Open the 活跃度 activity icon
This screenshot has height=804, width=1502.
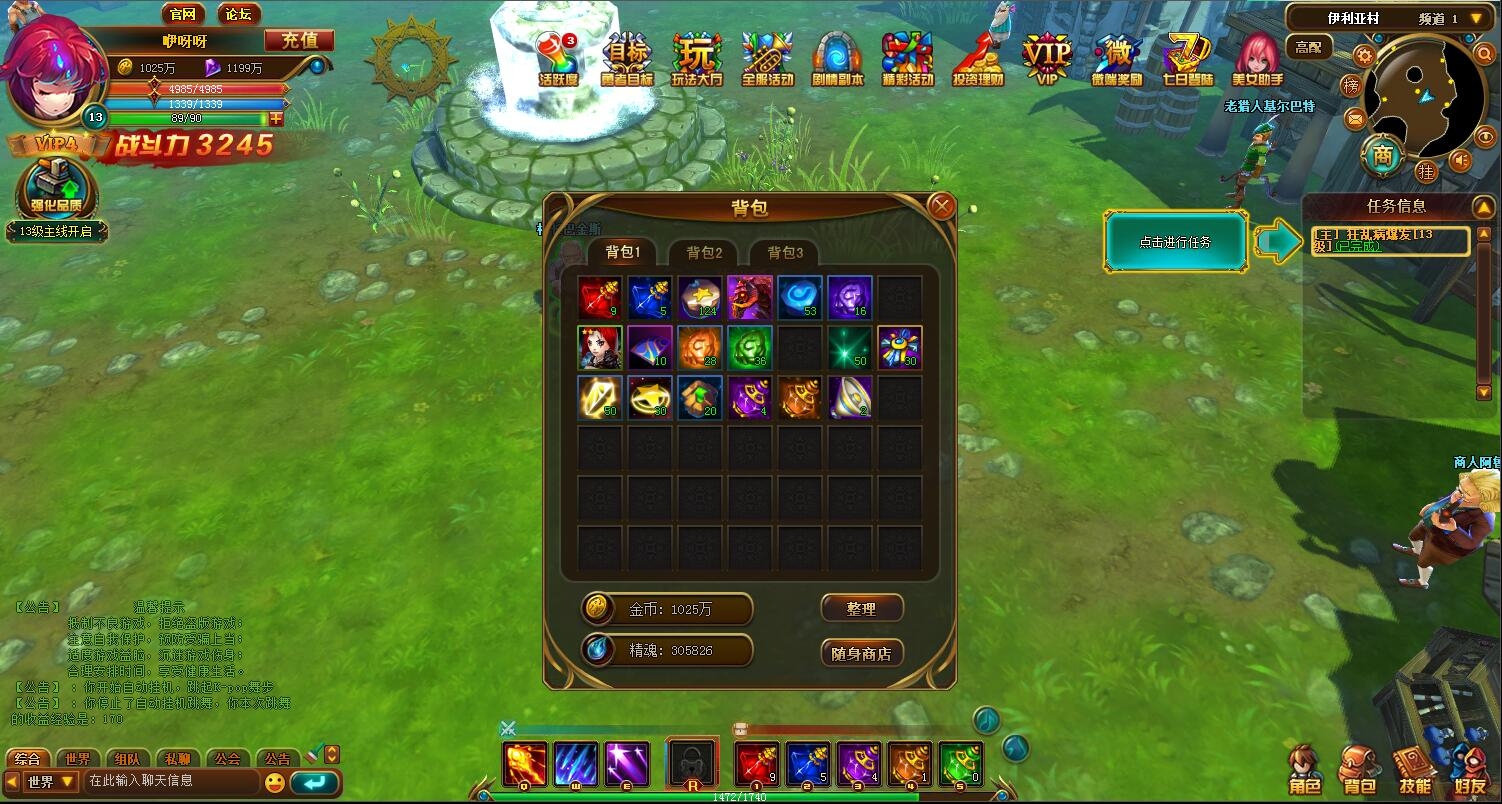point(558,58)
